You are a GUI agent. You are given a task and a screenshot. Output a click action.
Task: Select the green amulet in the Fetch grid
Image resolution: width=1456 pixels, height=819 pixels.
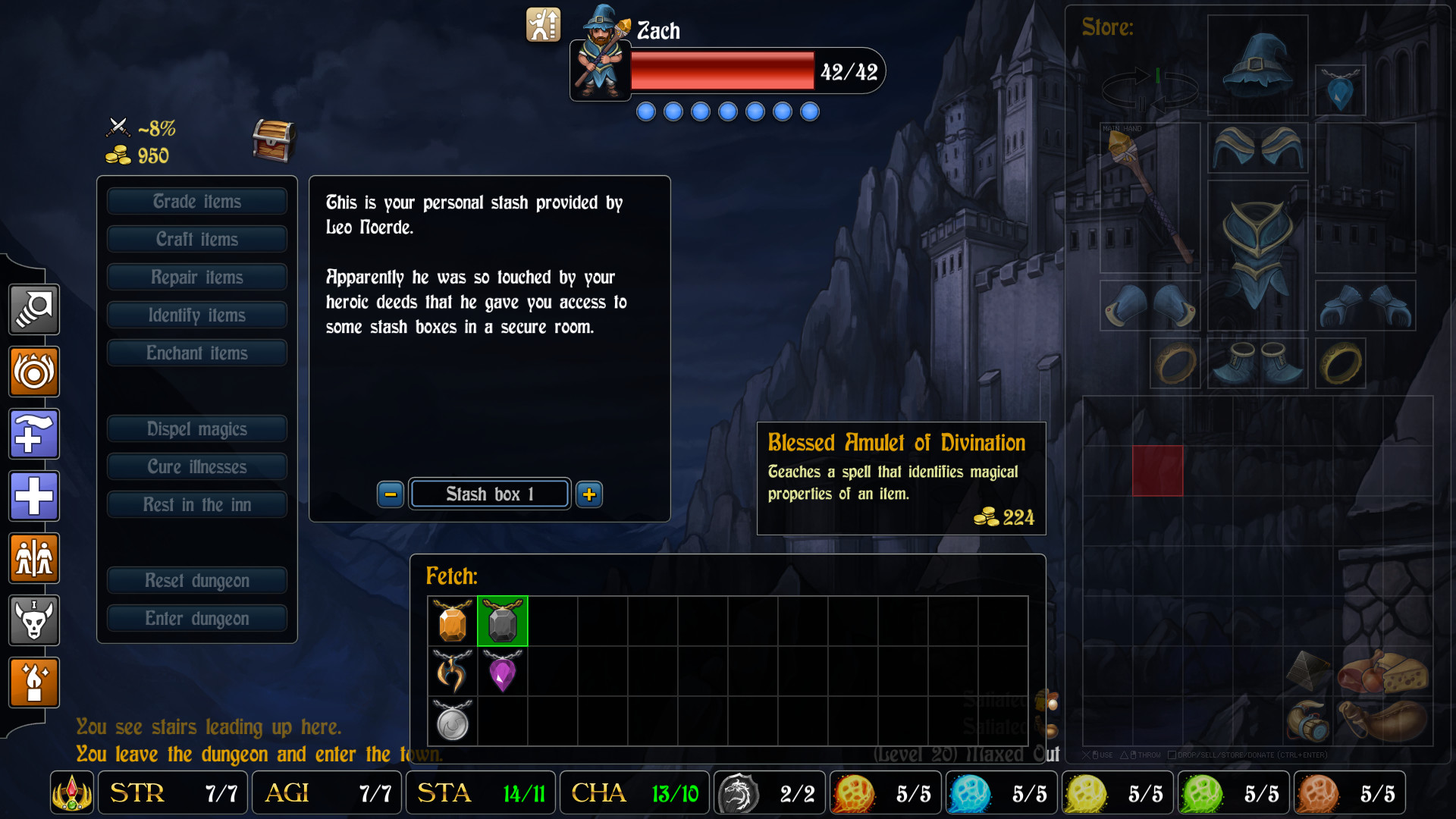pos(503,622)
